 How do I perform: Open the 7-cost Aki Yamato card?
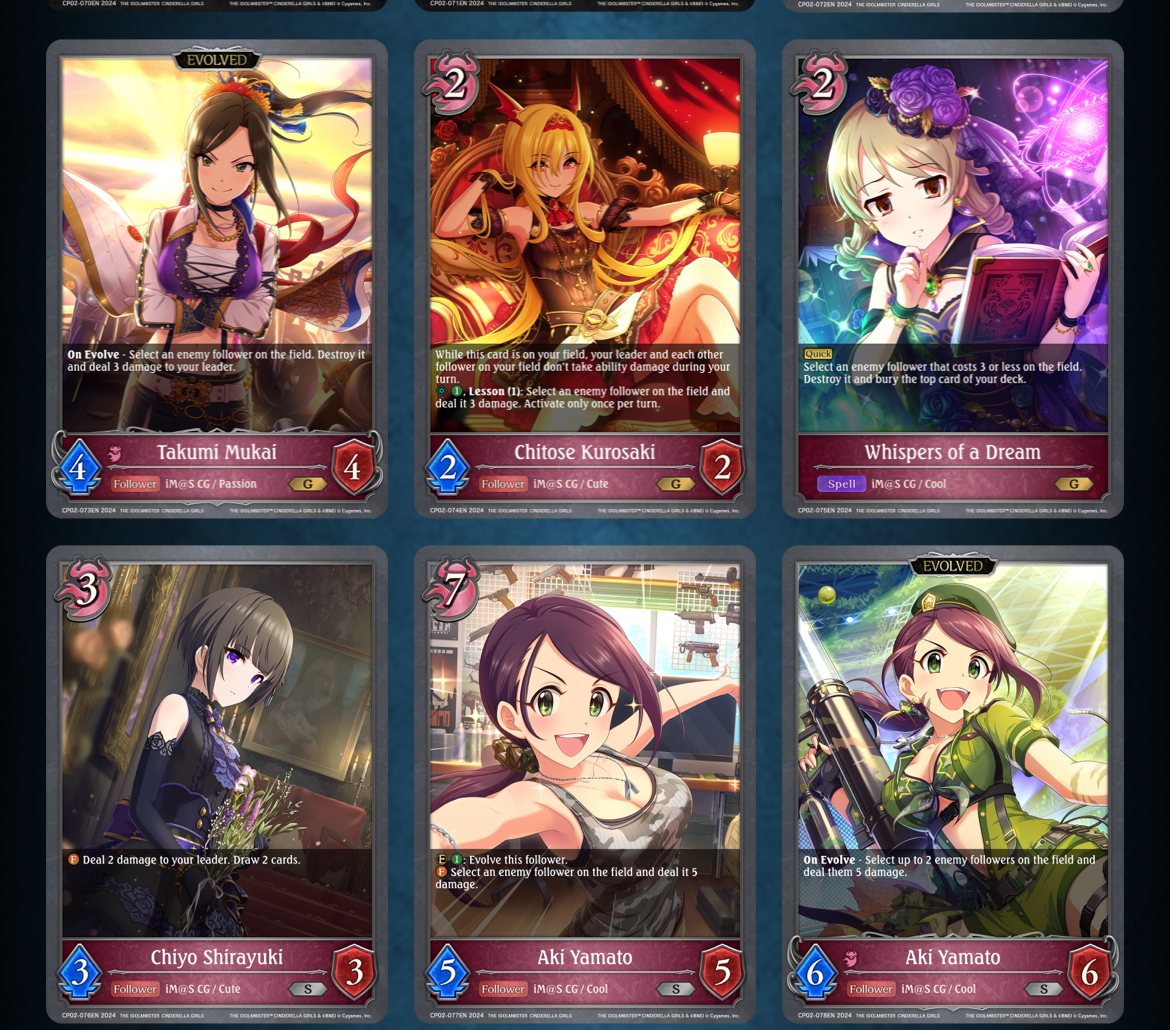(585, 785)
